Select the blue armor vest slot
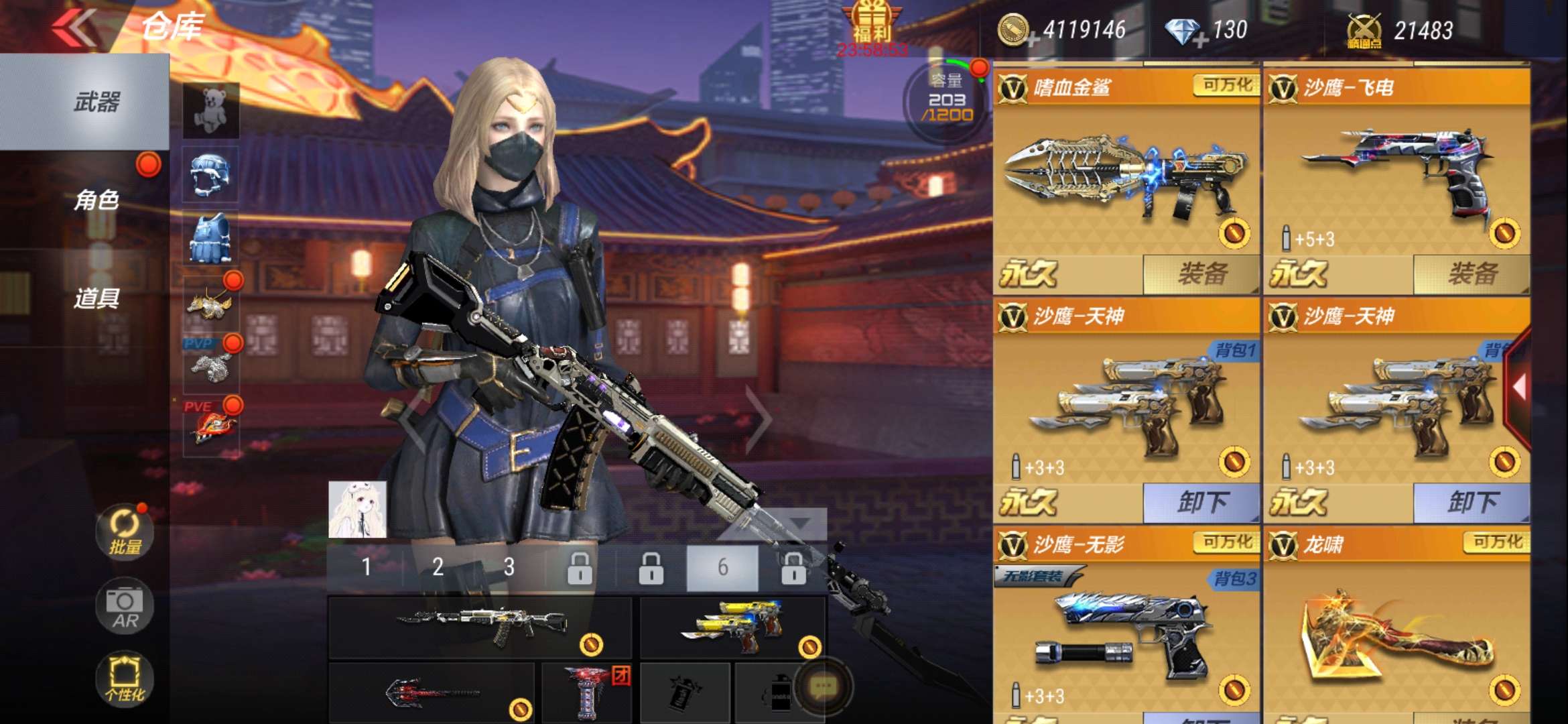This screenshot has height=724, width=1568. pos(211,238)
